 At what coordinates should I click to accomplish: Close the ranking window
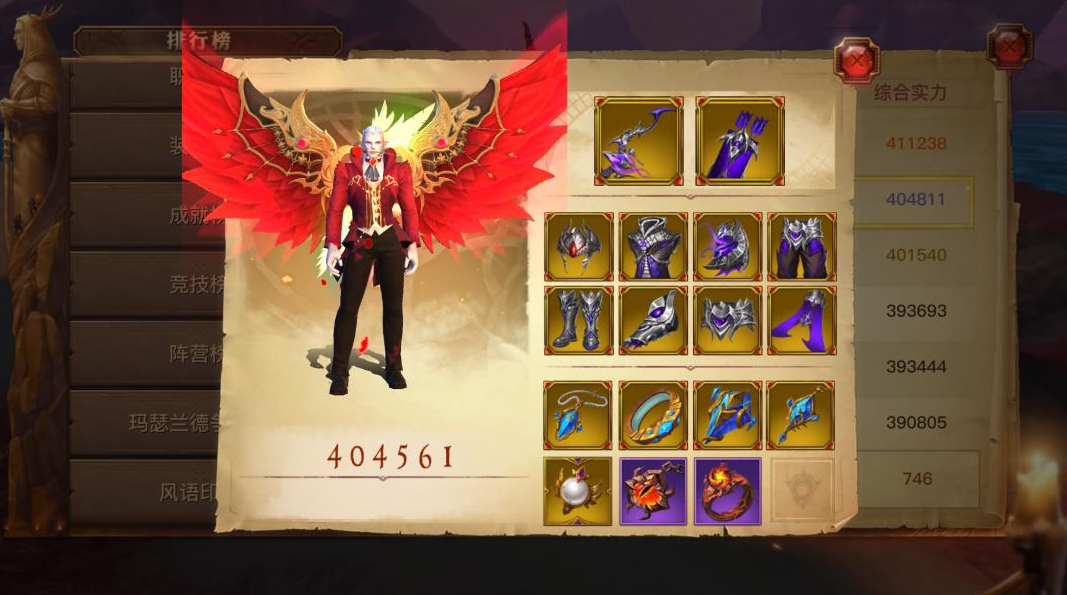pos(1008,46)
